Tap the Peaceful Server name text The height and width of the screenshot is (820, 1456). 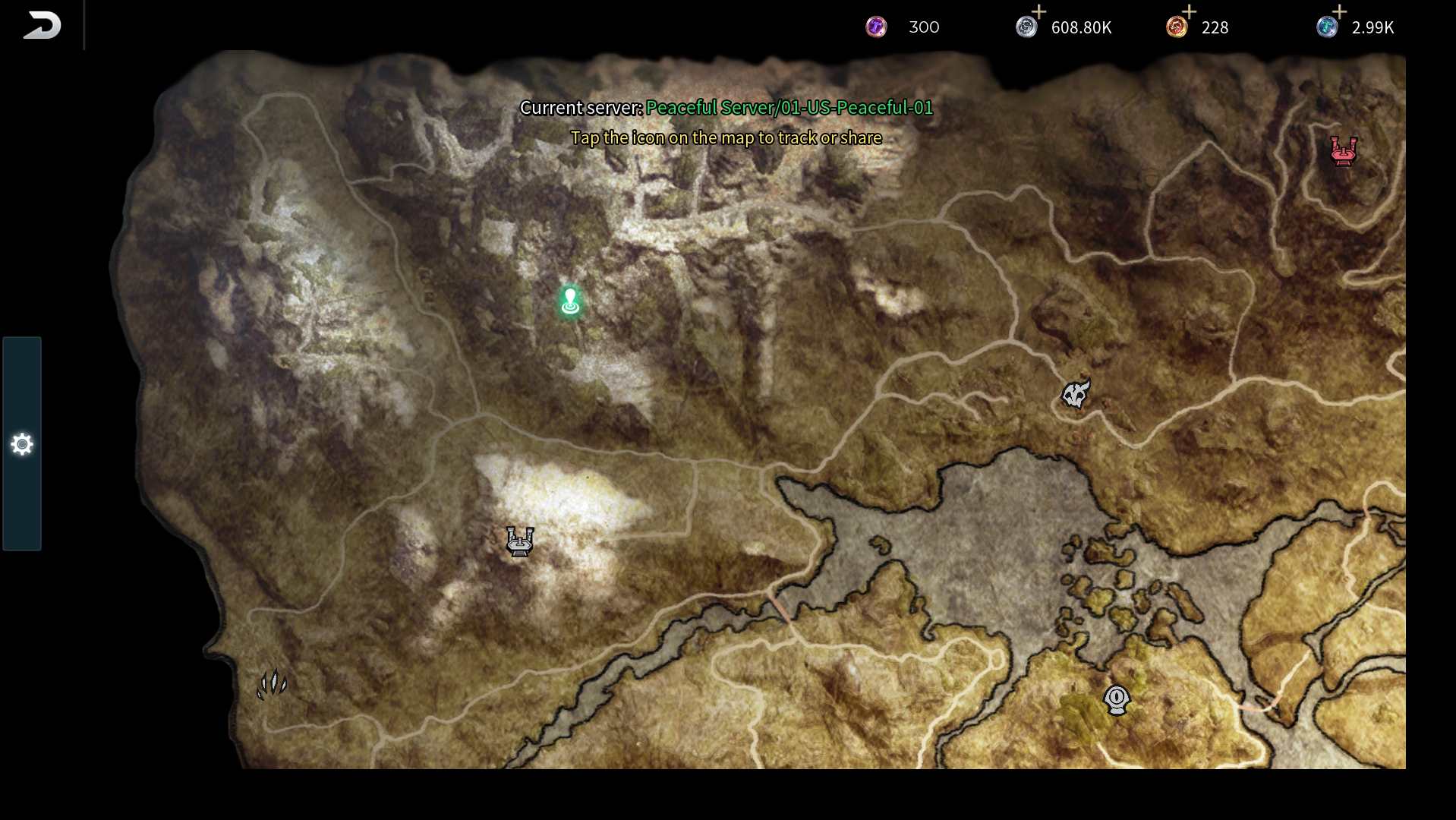789,109
